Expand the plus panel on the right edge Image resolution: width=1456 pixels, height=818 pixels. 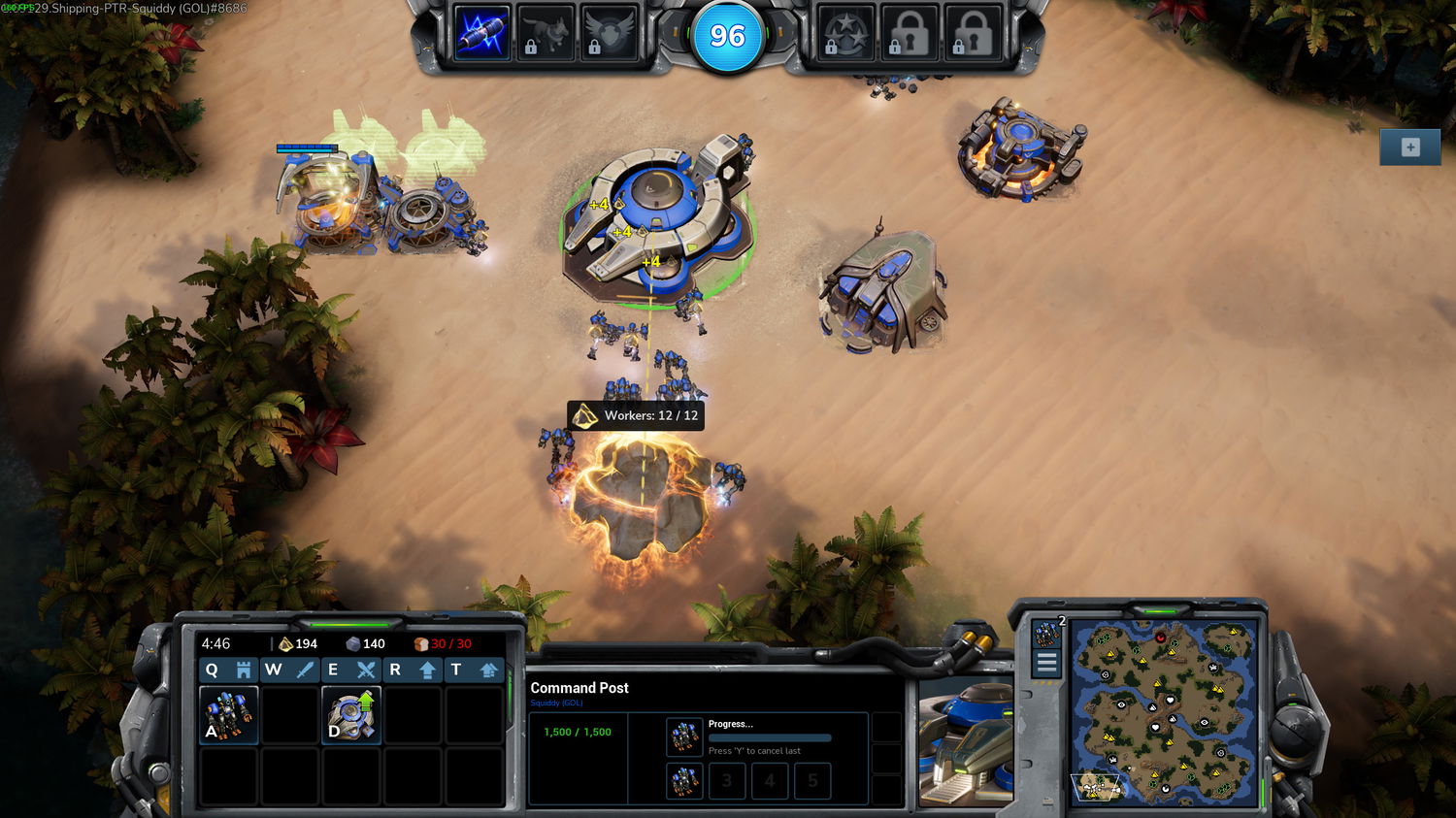(x=1410, y=147)
